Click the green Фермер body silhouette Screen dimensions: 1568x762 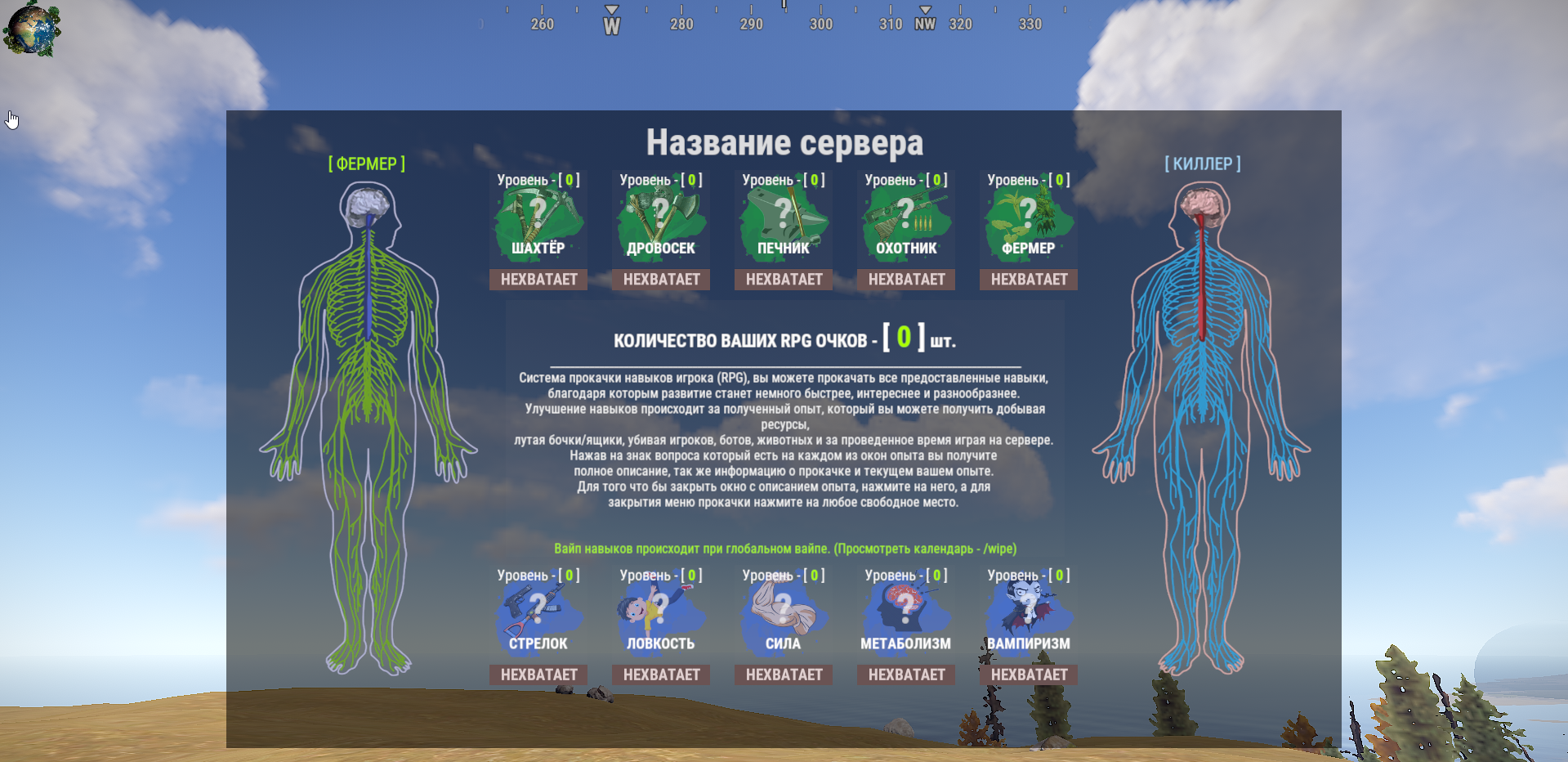point(368,409)
